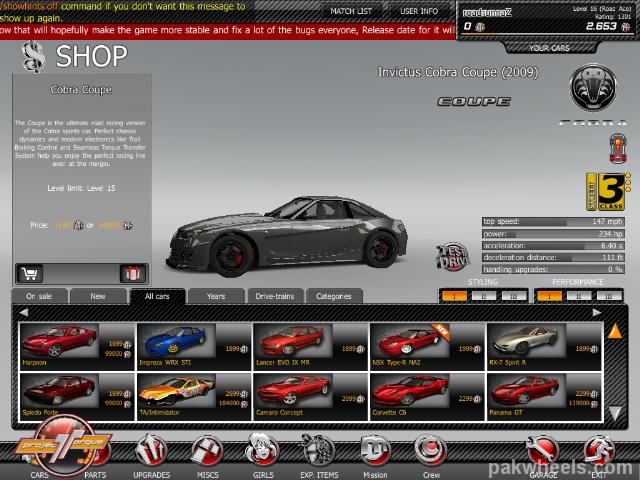Exit the shop via Exit icon
The height and width of the screenshot is (480, 640).
tap(599, 455)
